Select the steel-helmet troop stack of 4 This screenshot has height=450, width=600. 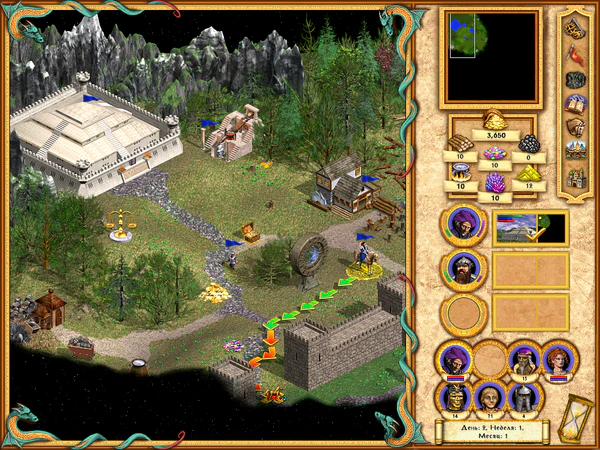tap(523, 396)
